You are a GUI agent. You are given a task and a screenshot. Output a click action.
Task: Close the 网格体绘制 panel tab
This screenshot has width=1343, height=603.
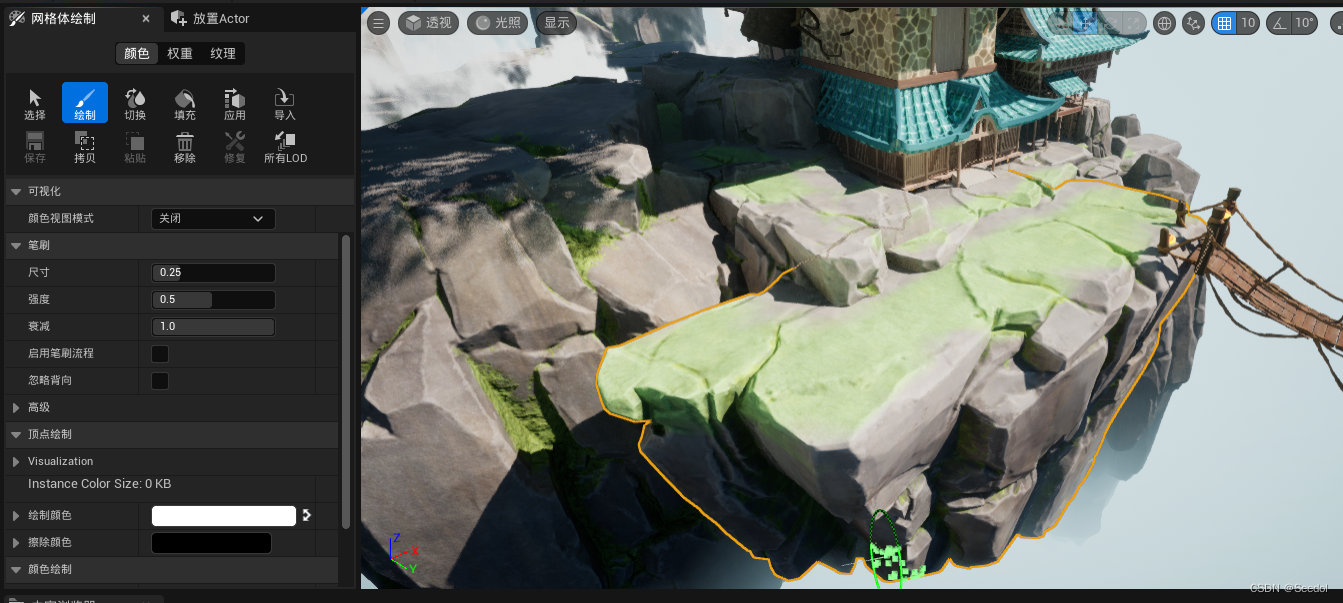[146, 19]
